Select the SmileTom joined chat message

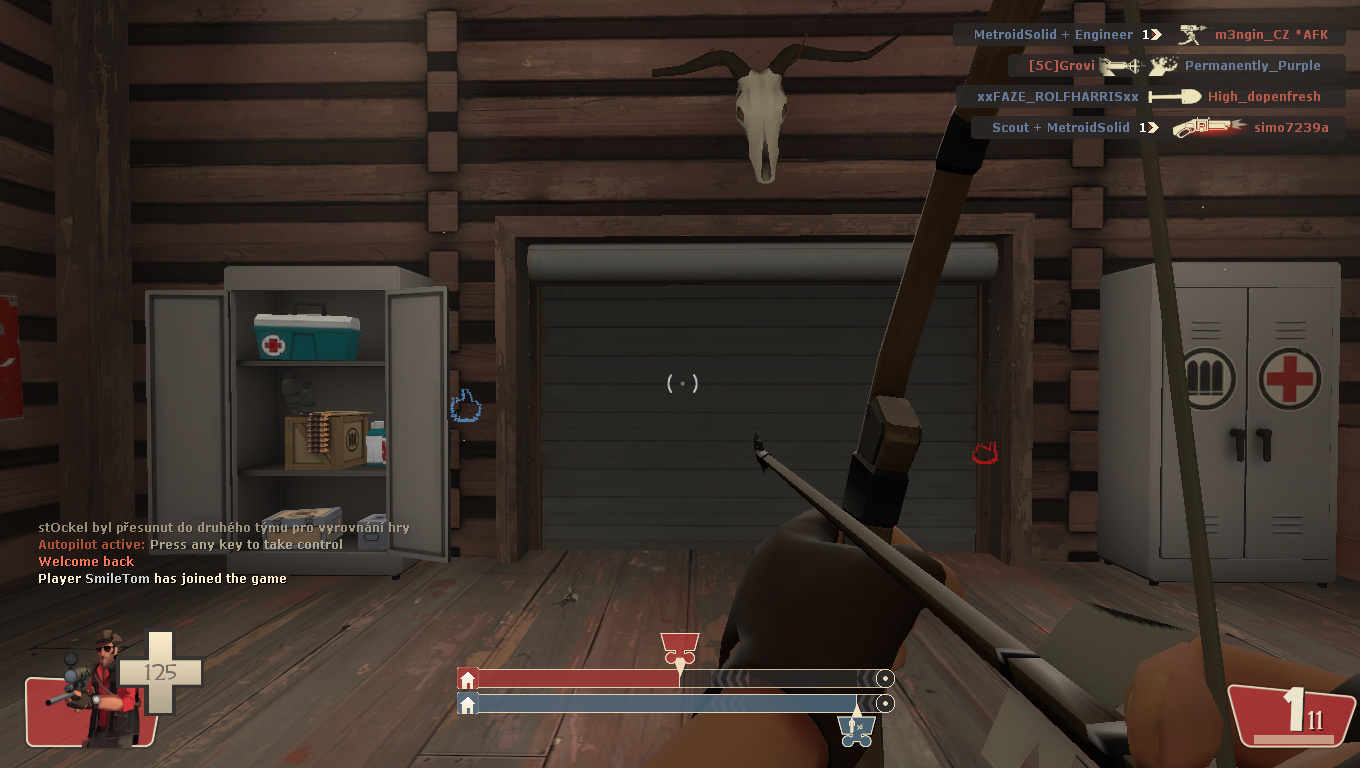pyautogui.click(x=162, y=579)
